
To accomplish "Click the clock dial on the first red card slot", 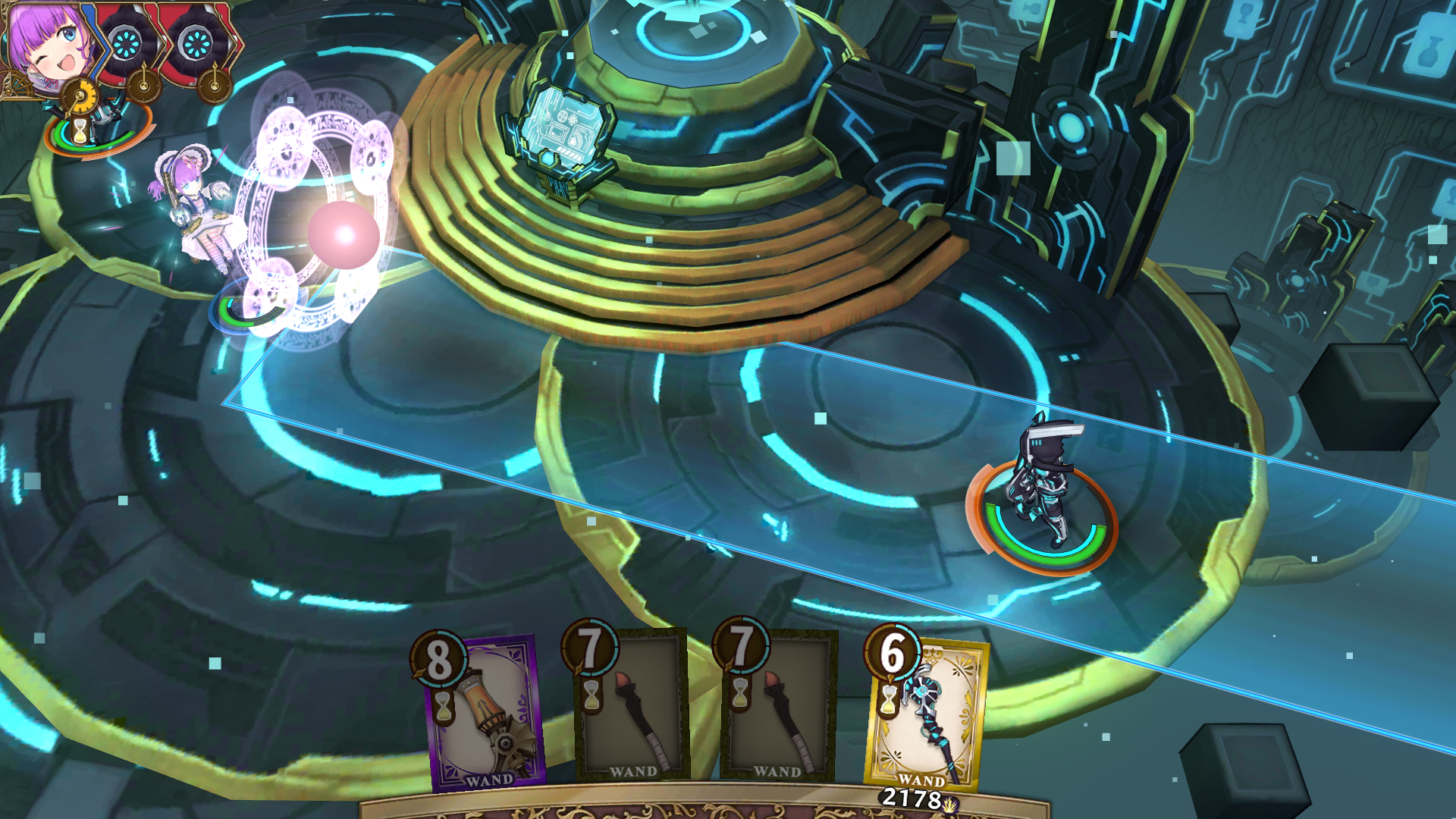I will click(143, 86).
